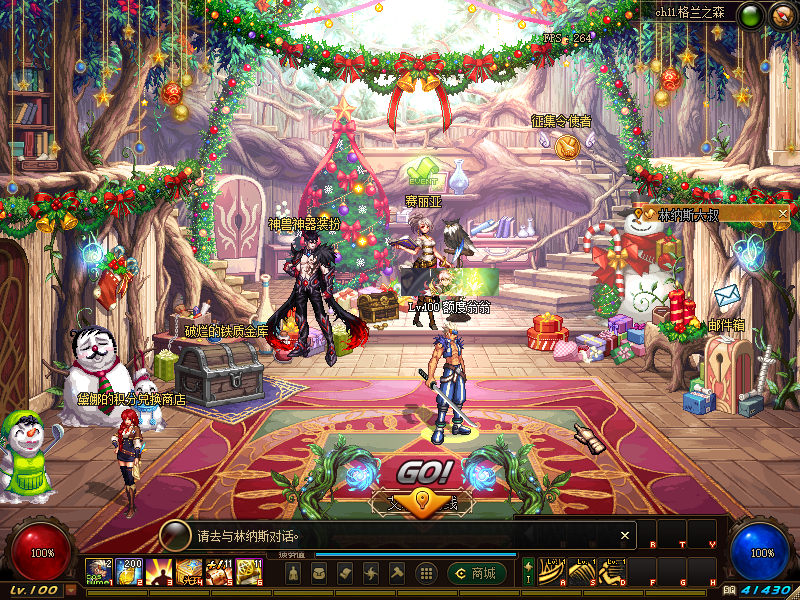Image resolution: width=800 pixels, height=600 pixels.
Task: Open the compass map icon
Action: [781, 15]
